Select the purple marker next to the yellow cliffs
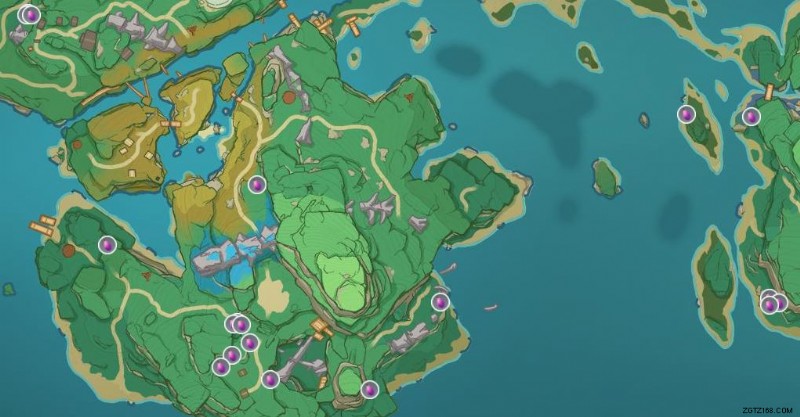 [x=256, y=184]
